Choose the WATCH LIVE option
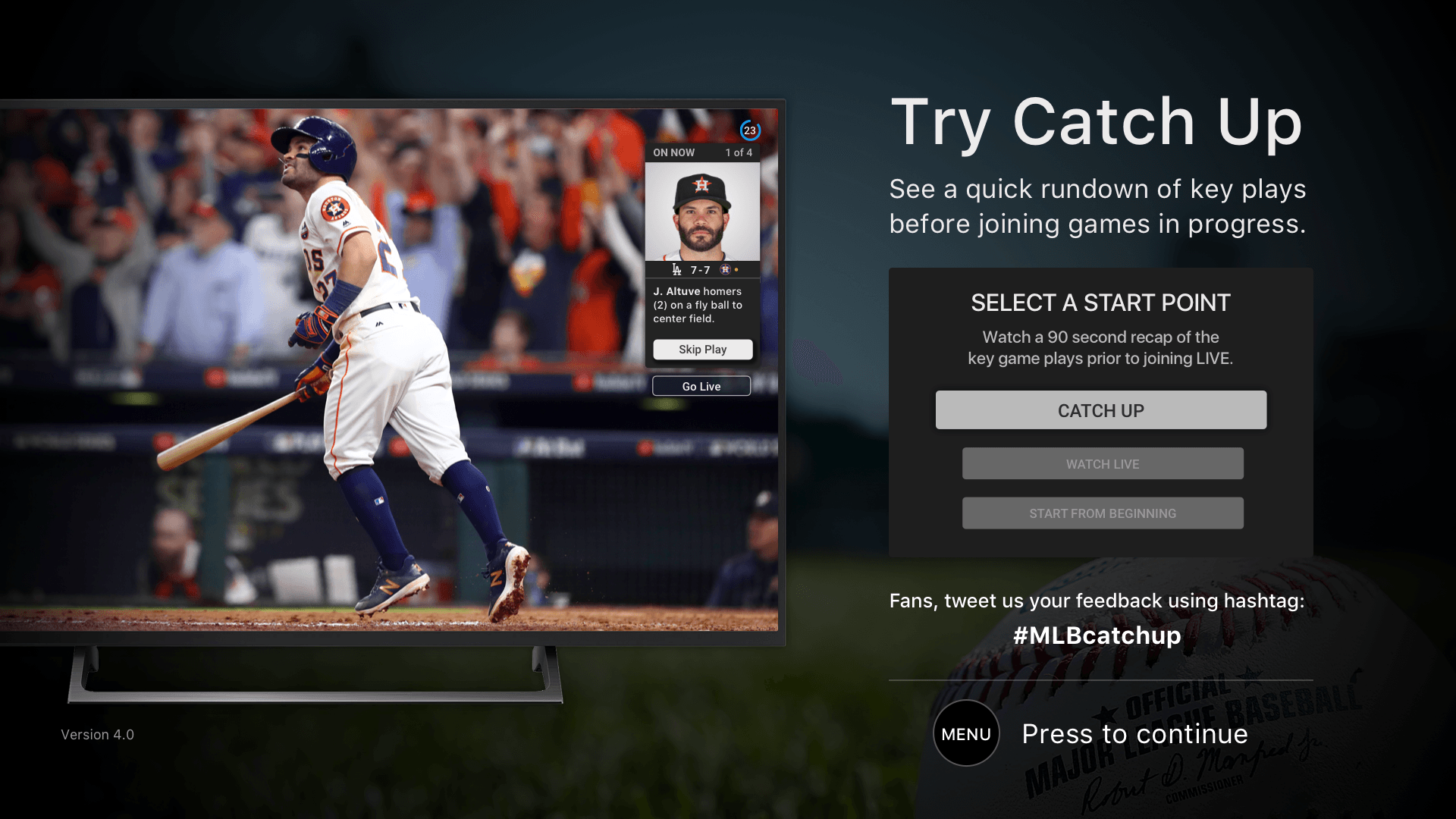 point(1102,464)
